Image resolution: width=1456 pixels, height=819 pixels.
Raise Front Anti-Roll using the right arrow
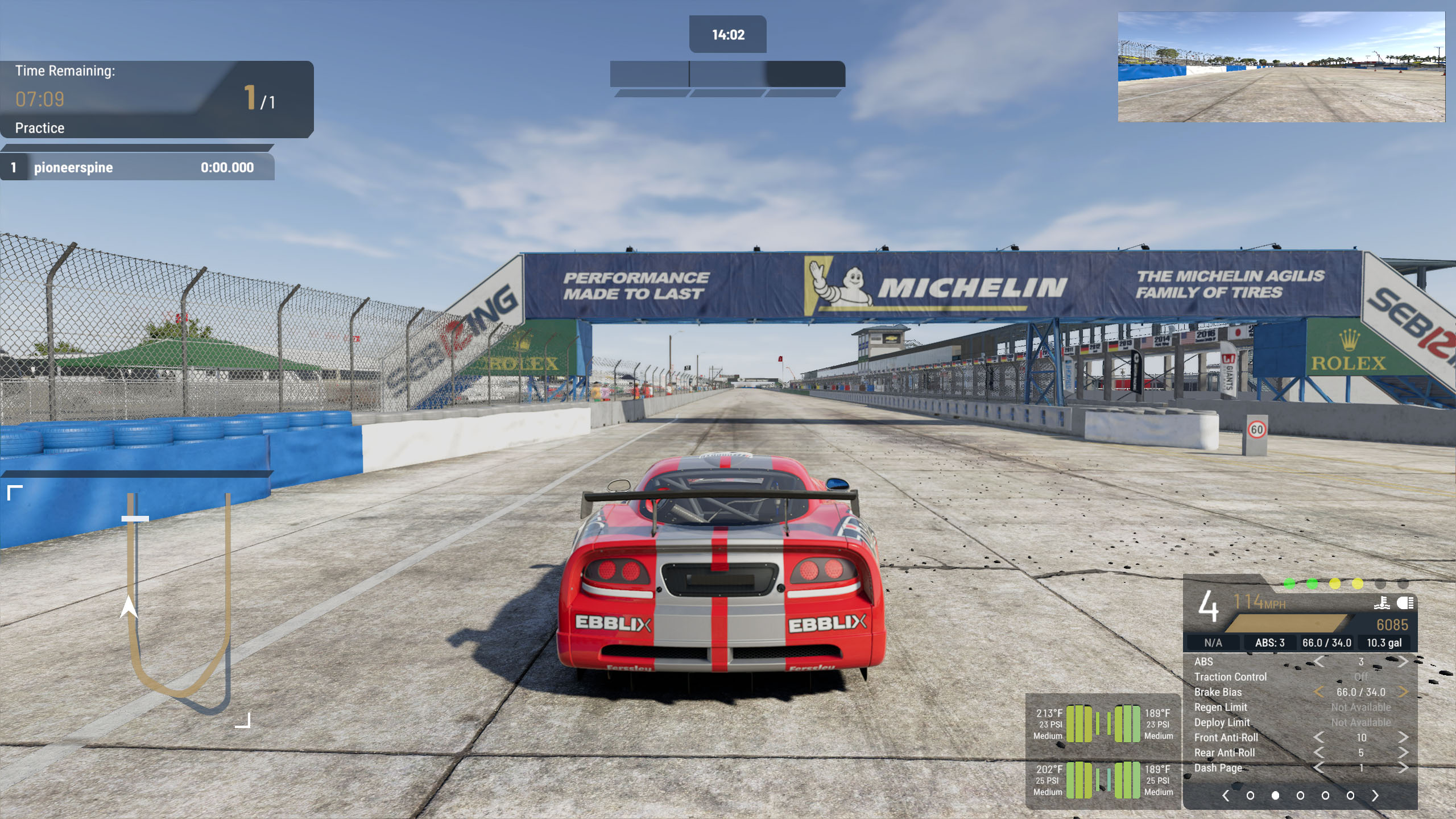1403,738
